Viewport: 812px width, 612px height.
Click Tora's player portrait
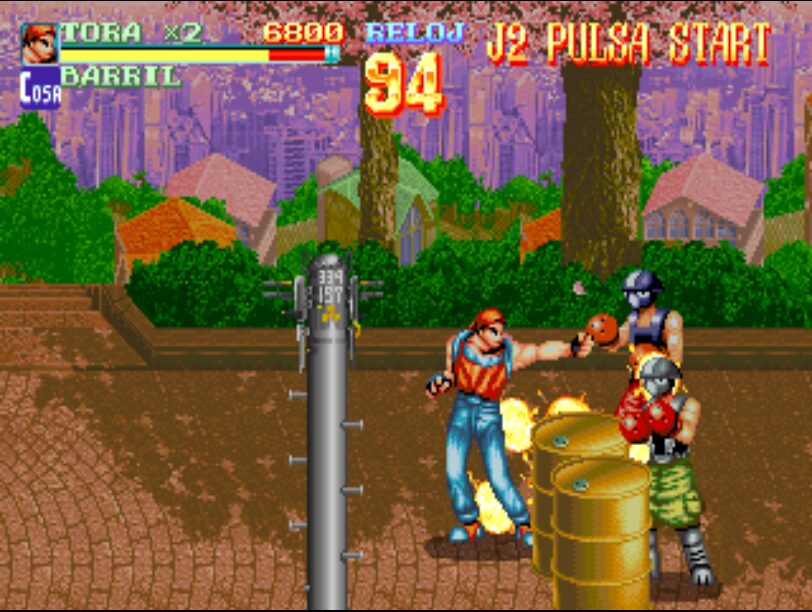click(x=40, y=43)
